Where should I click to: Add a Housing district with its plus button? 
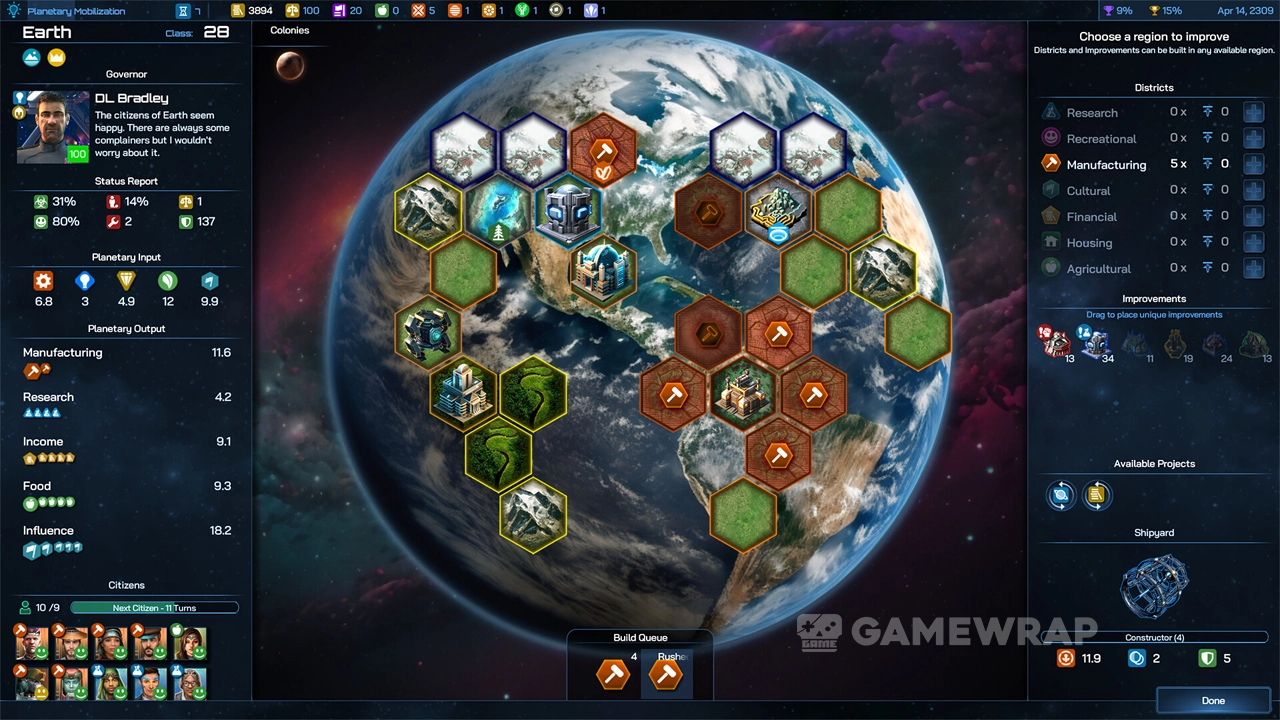click(x=1253, y=242)
